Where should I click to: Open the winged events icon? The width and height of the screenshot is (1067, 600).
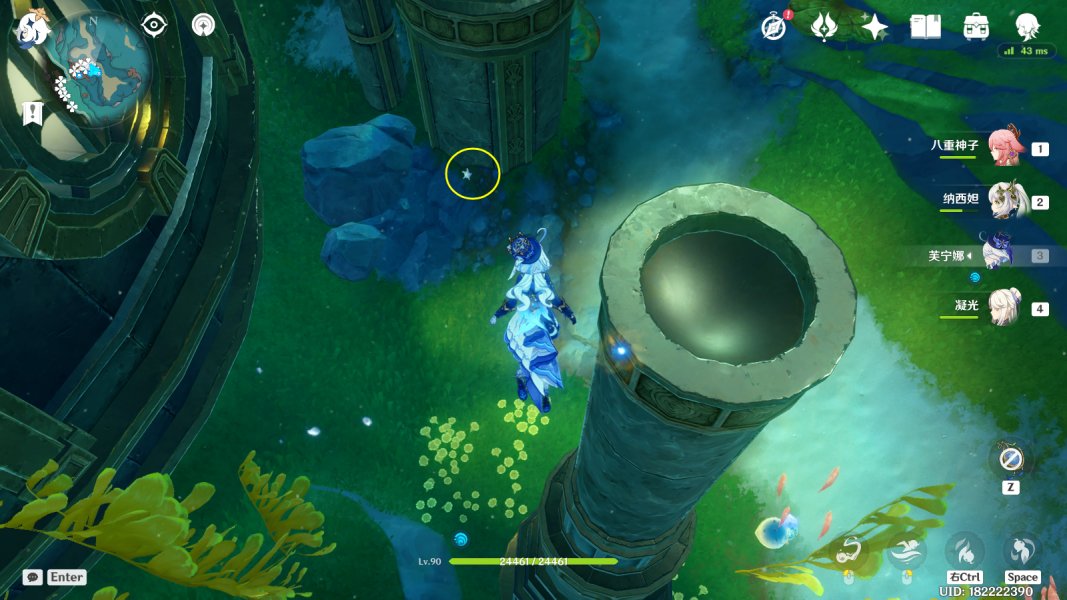(824, 27)
